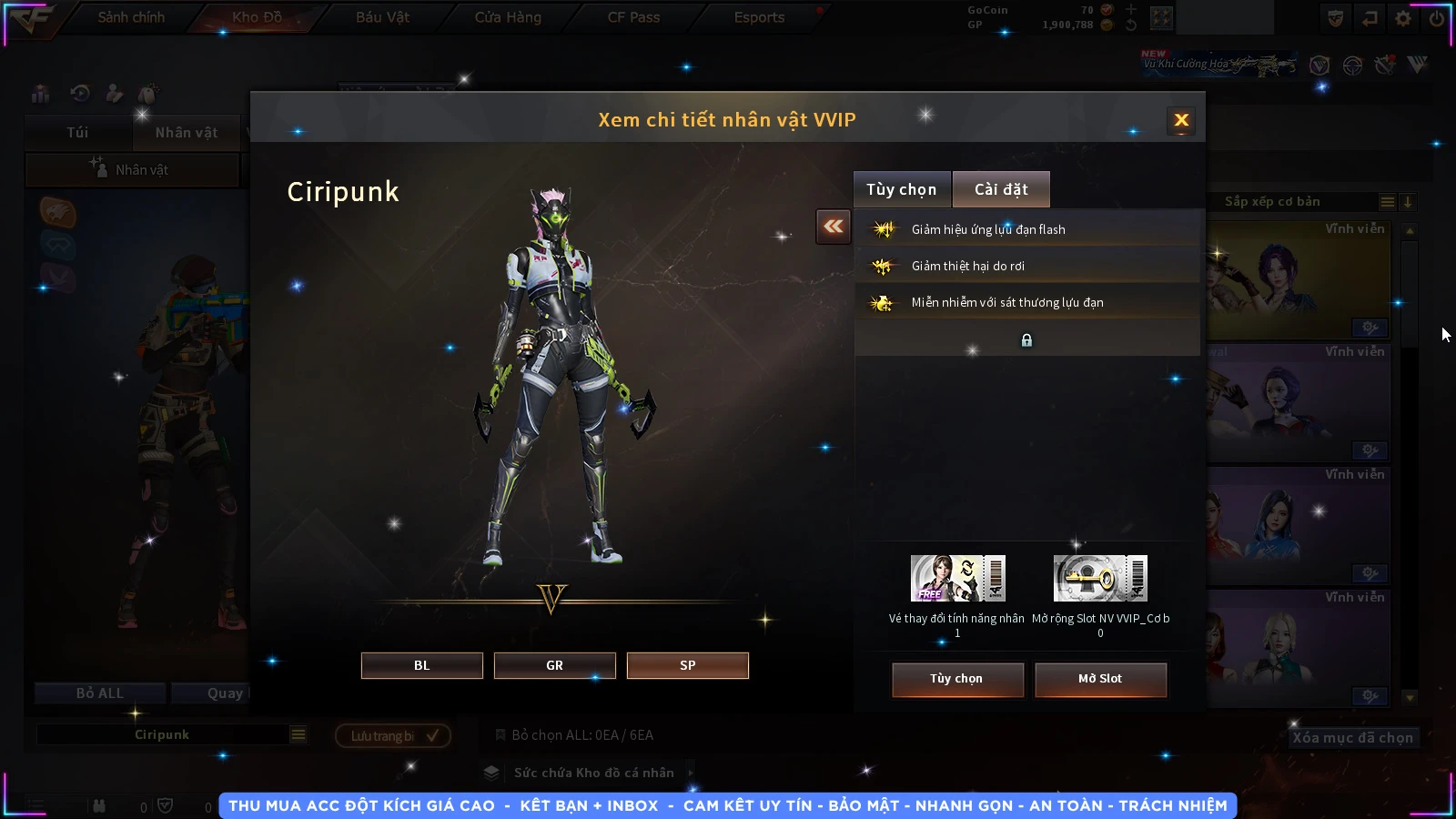Click the Tùy chọn button at bottom
This screenshot has height=819, width=1456.
pos(956,679)
